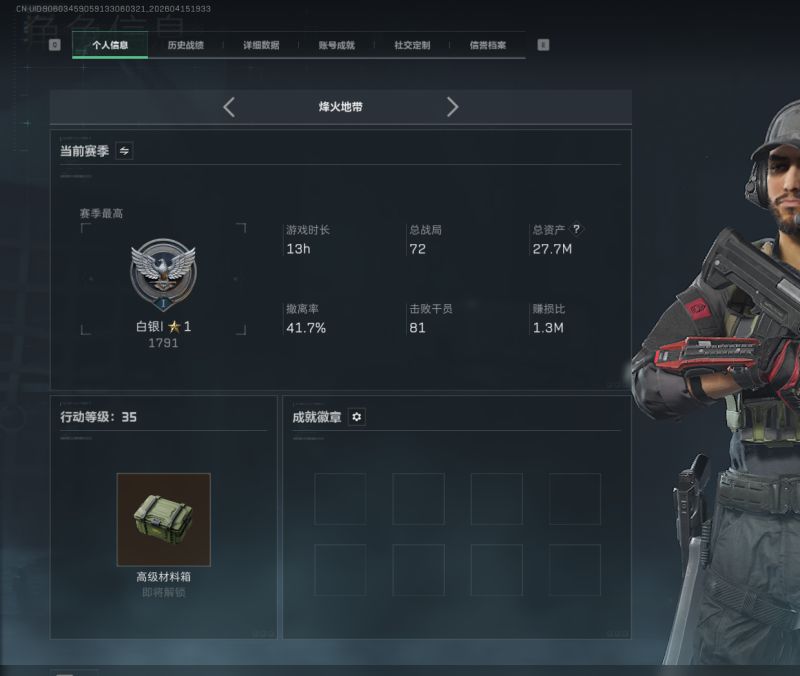Open the 历史战绩 tab
The height and width of the screenshot is (676, 800).
[x=185, y=45]
